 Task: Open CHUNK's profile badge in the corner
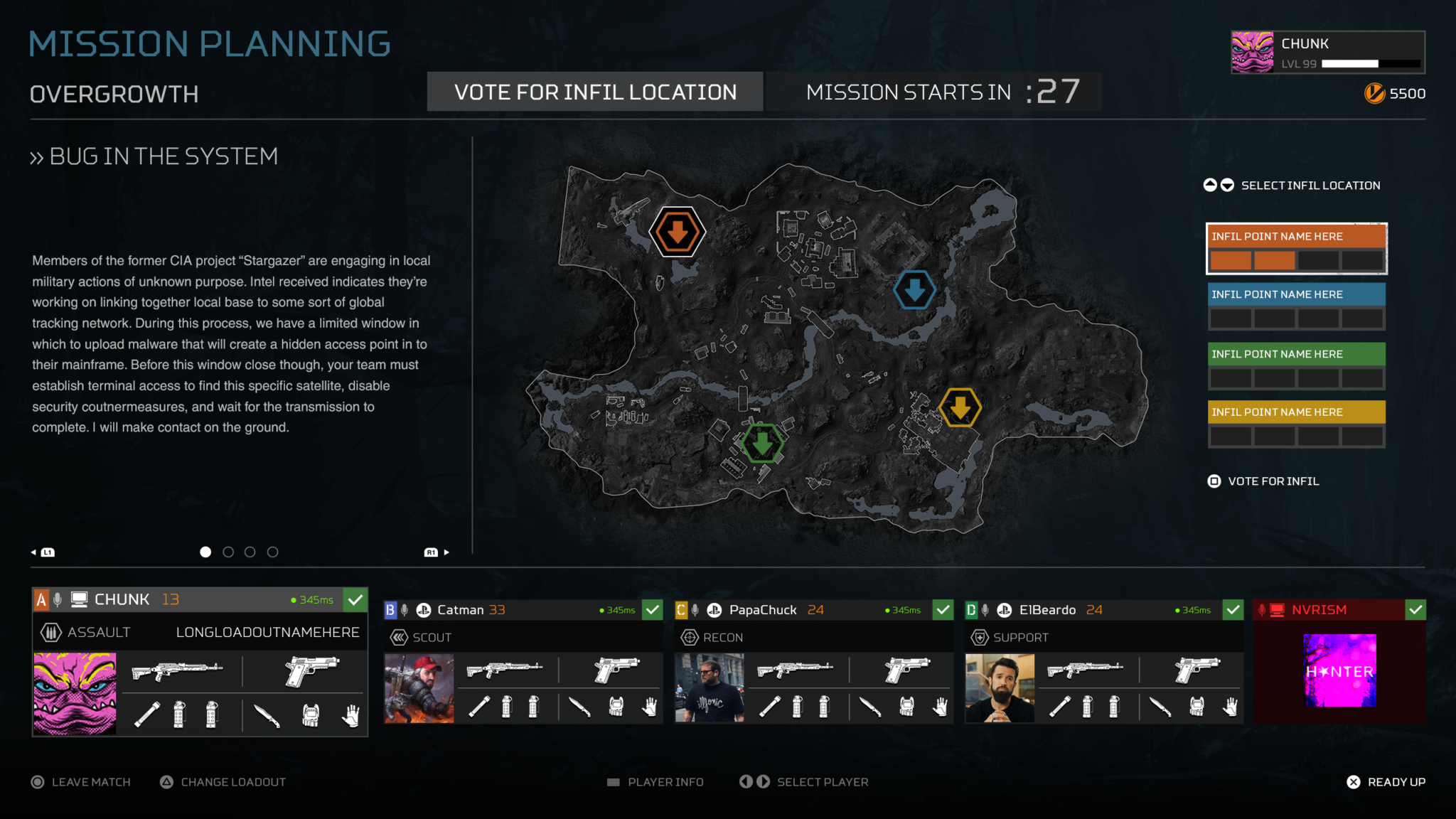[x=1327, y=52]
